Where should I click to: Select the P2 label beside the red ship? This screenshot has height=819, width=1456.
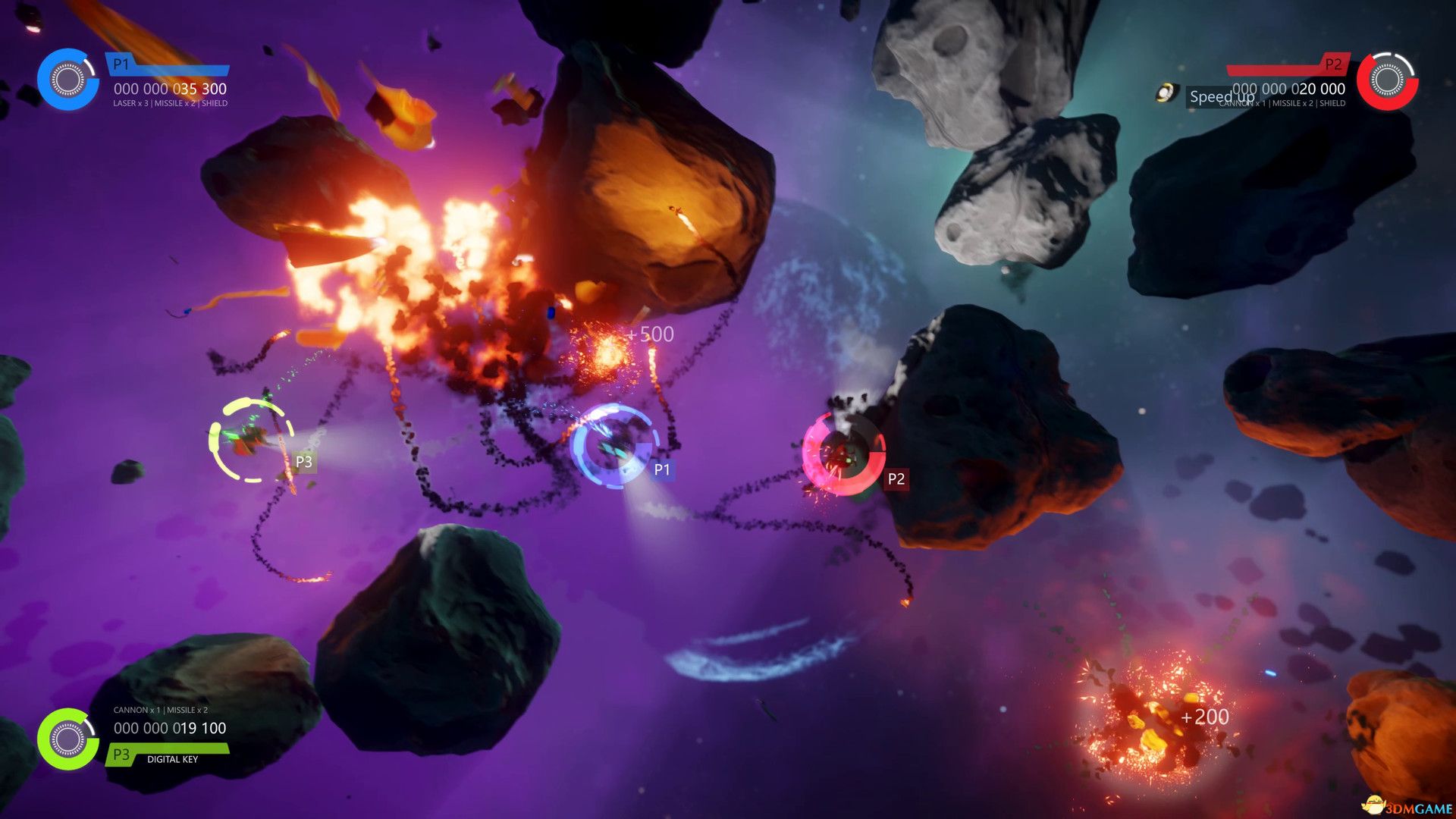coord(896,478)
